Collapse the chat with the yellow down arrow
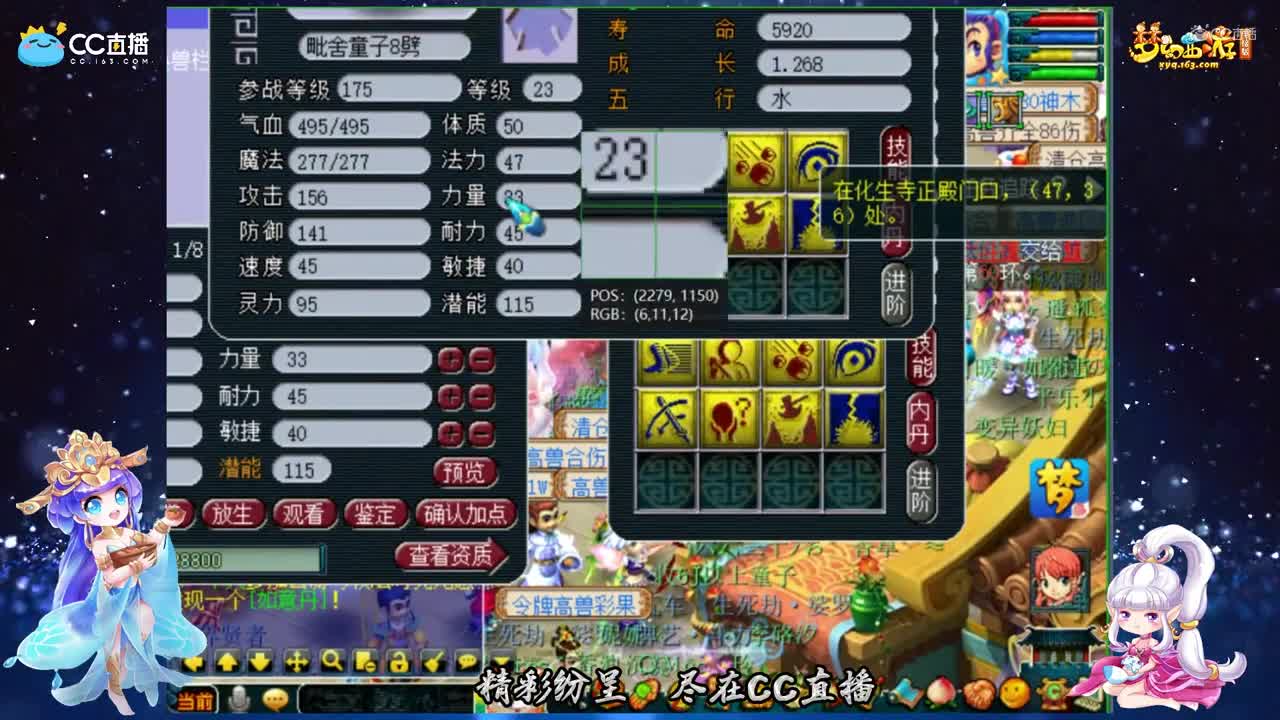1280x720 pixels. point(260,661)
